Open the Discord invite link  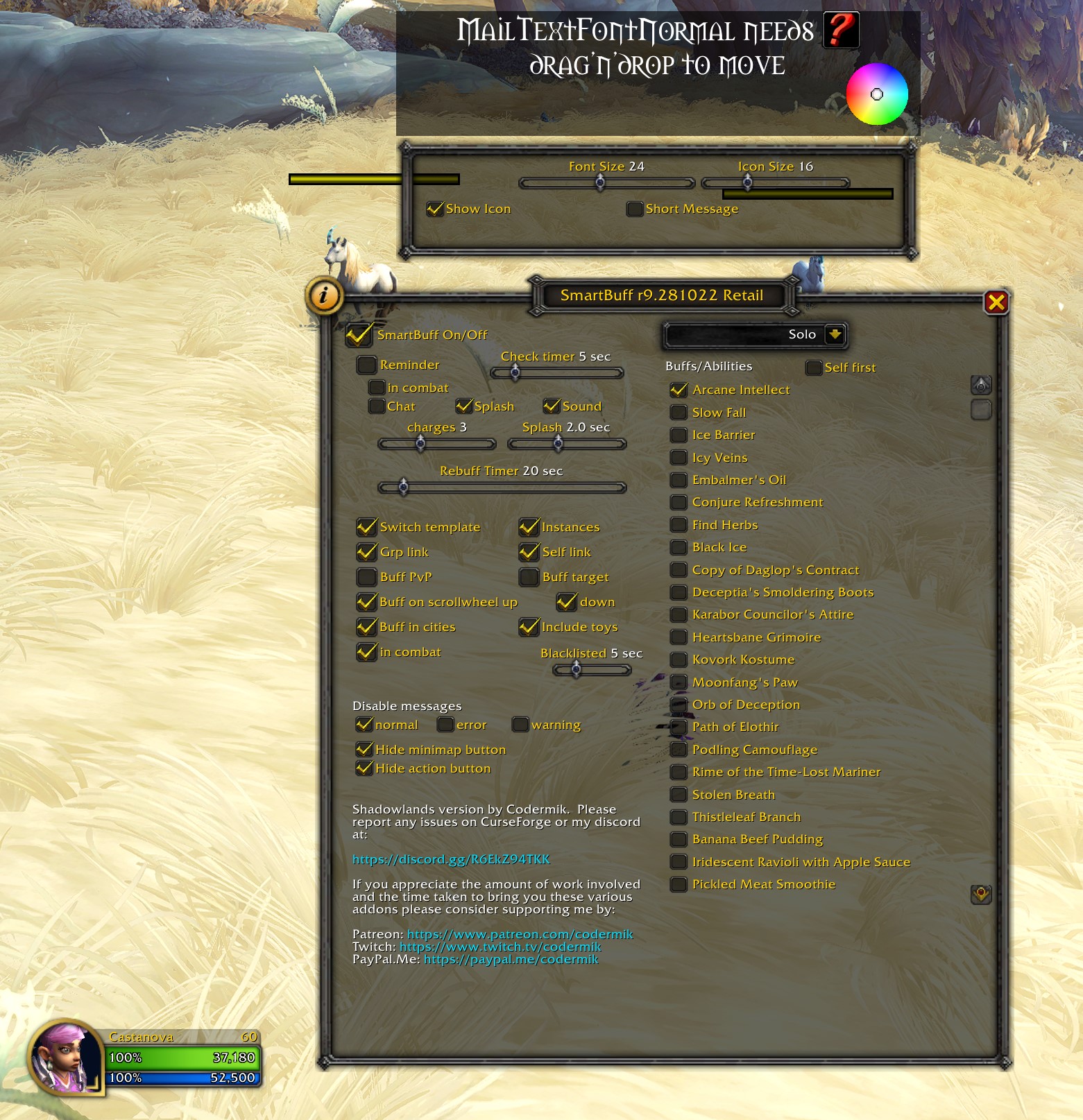click(450, 859)
